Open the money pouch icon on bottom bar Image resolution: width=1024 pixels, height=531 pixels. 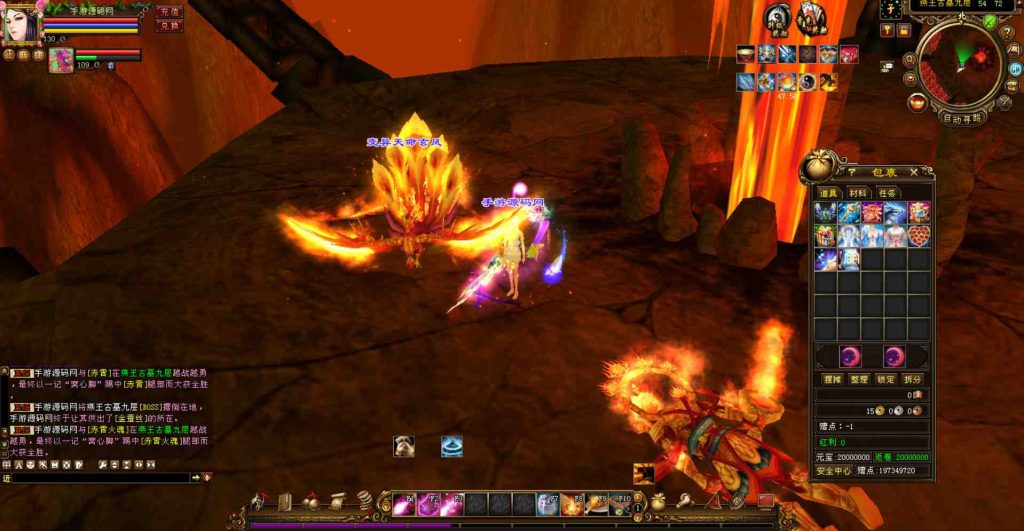658,501
